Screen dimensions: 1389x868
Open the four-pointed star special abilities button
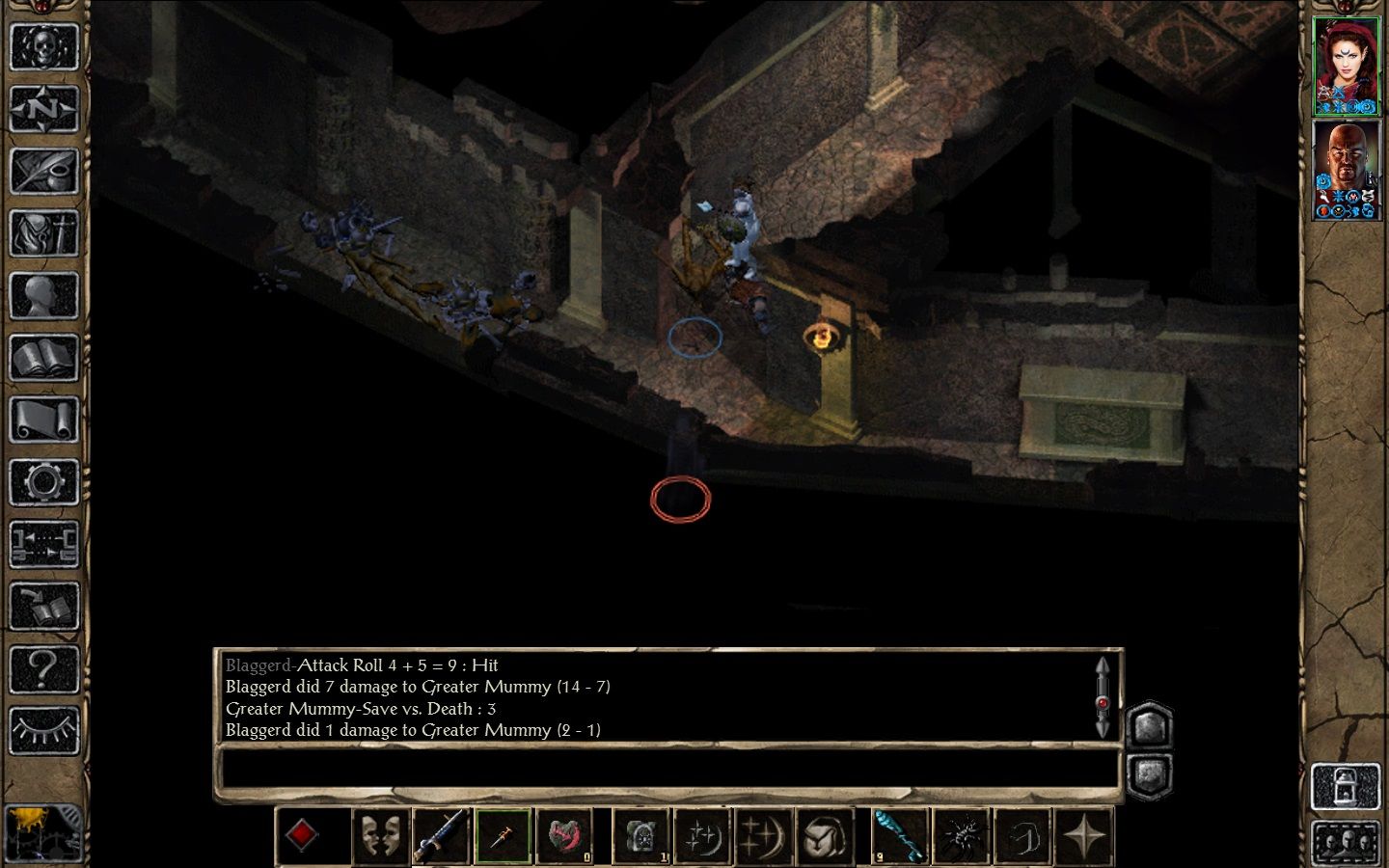tap(1085, 835)
